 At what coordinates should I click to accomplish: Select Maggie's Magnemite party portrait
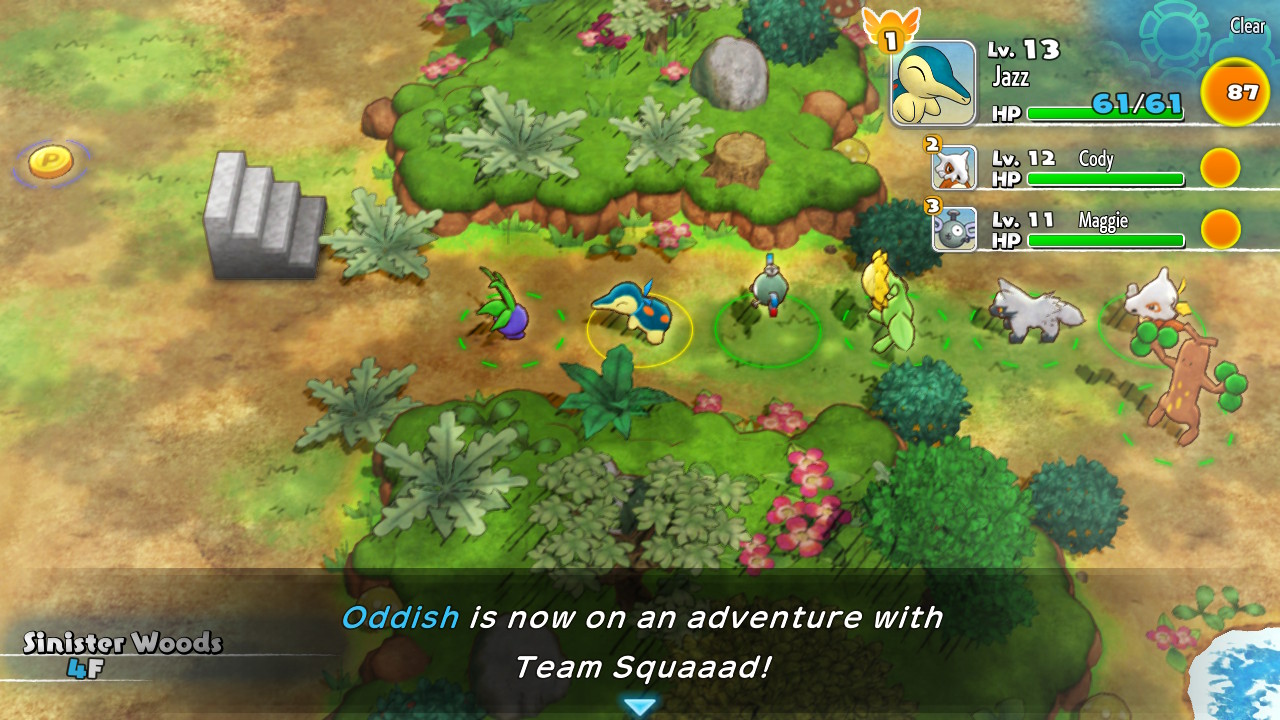coord(954,229)
